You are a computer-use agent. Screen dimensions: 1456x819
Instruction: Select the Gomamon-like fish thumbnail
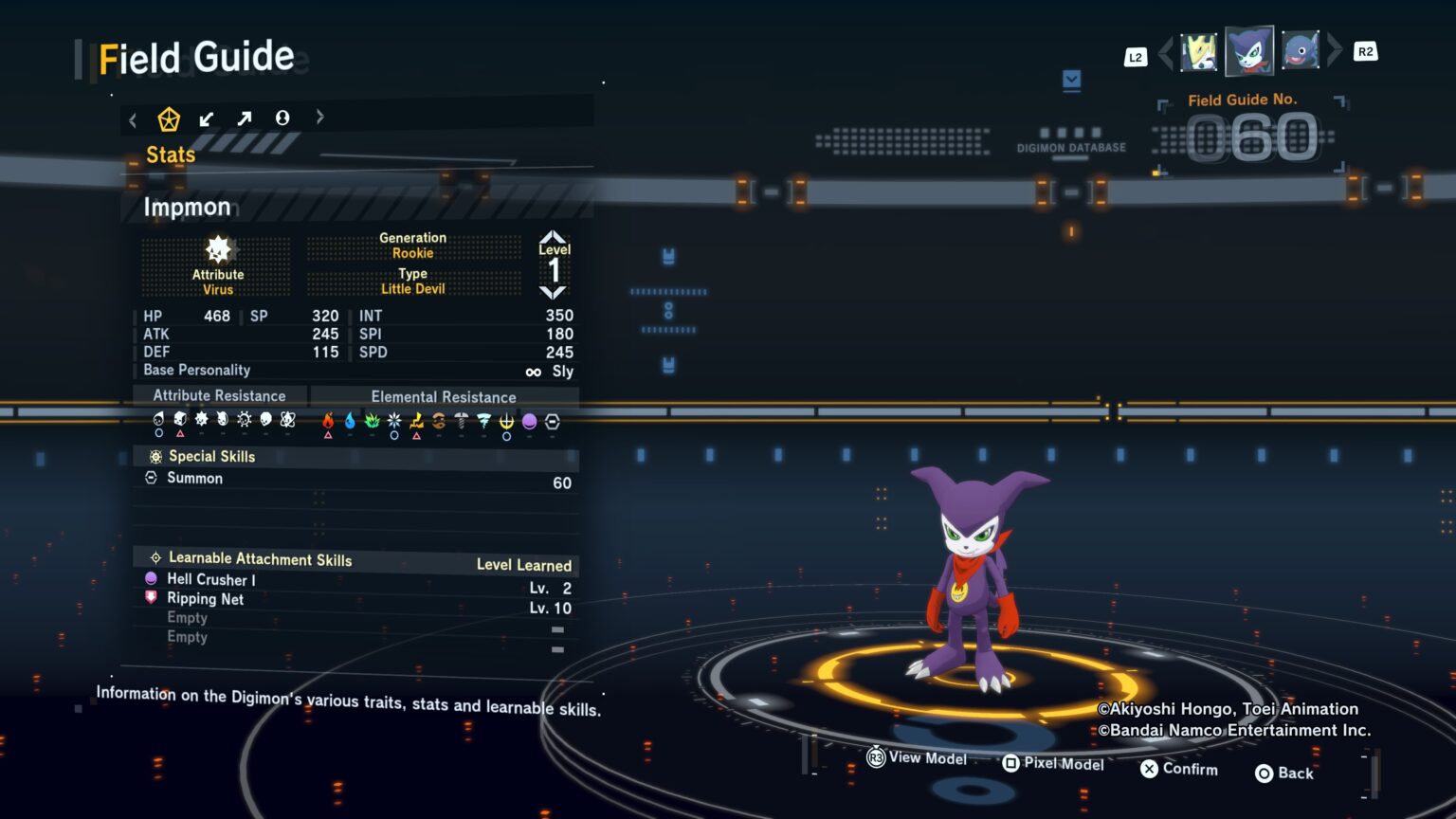(x=1301, y=49)
